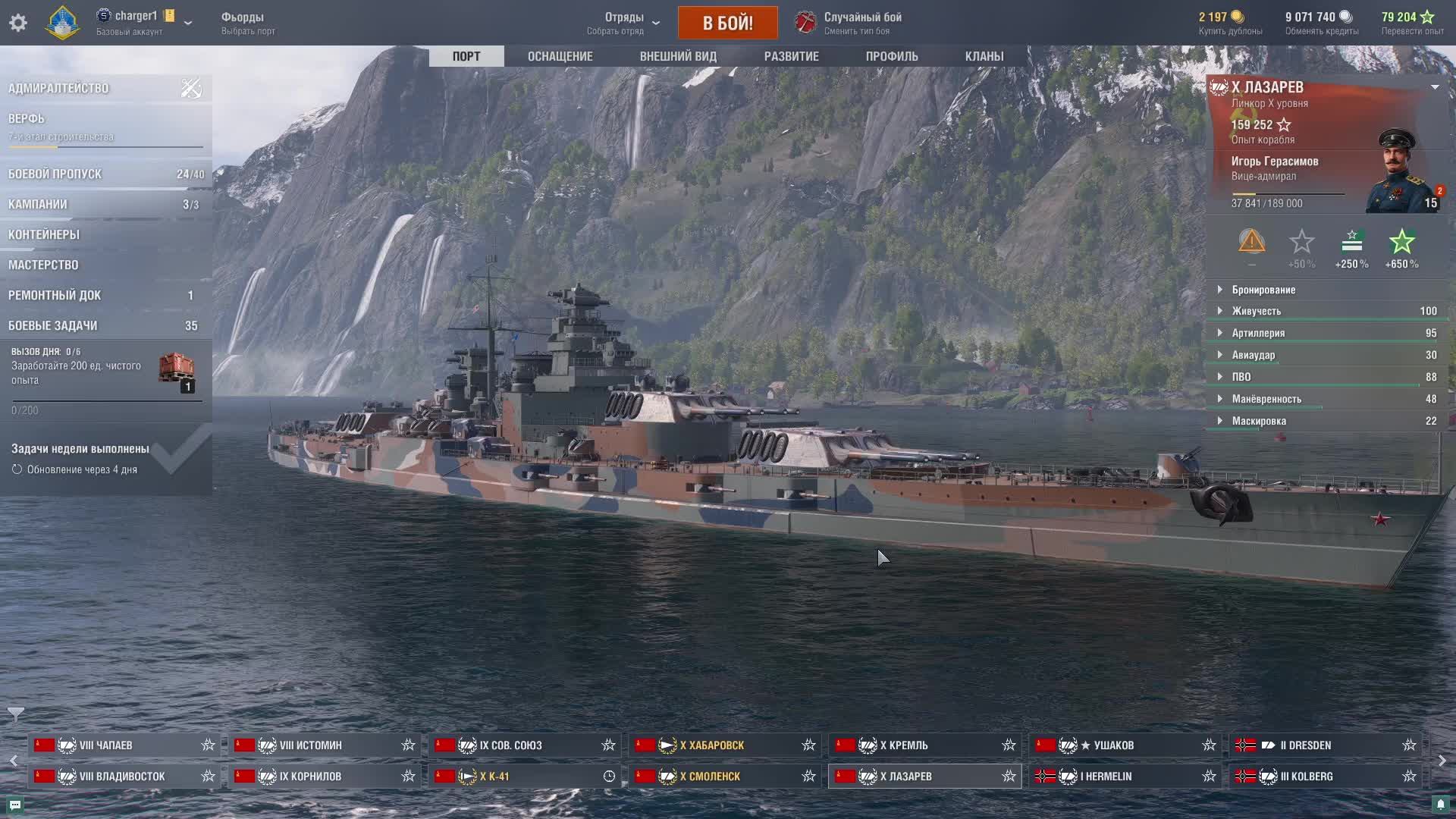Viewport: 1456px width, 819px height.
Task: Open the БОЕВОЙ ПРОПУСК section
Action: [55, 174]
